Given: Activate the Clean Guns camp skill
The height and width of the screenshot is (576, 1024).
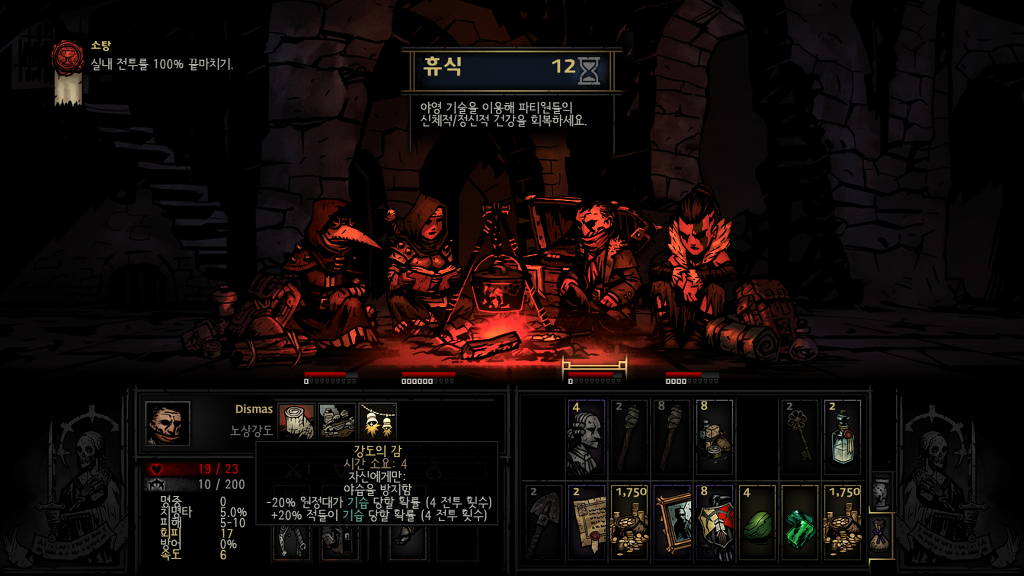Looking at the screenshot, I should (x=337, y=420).
